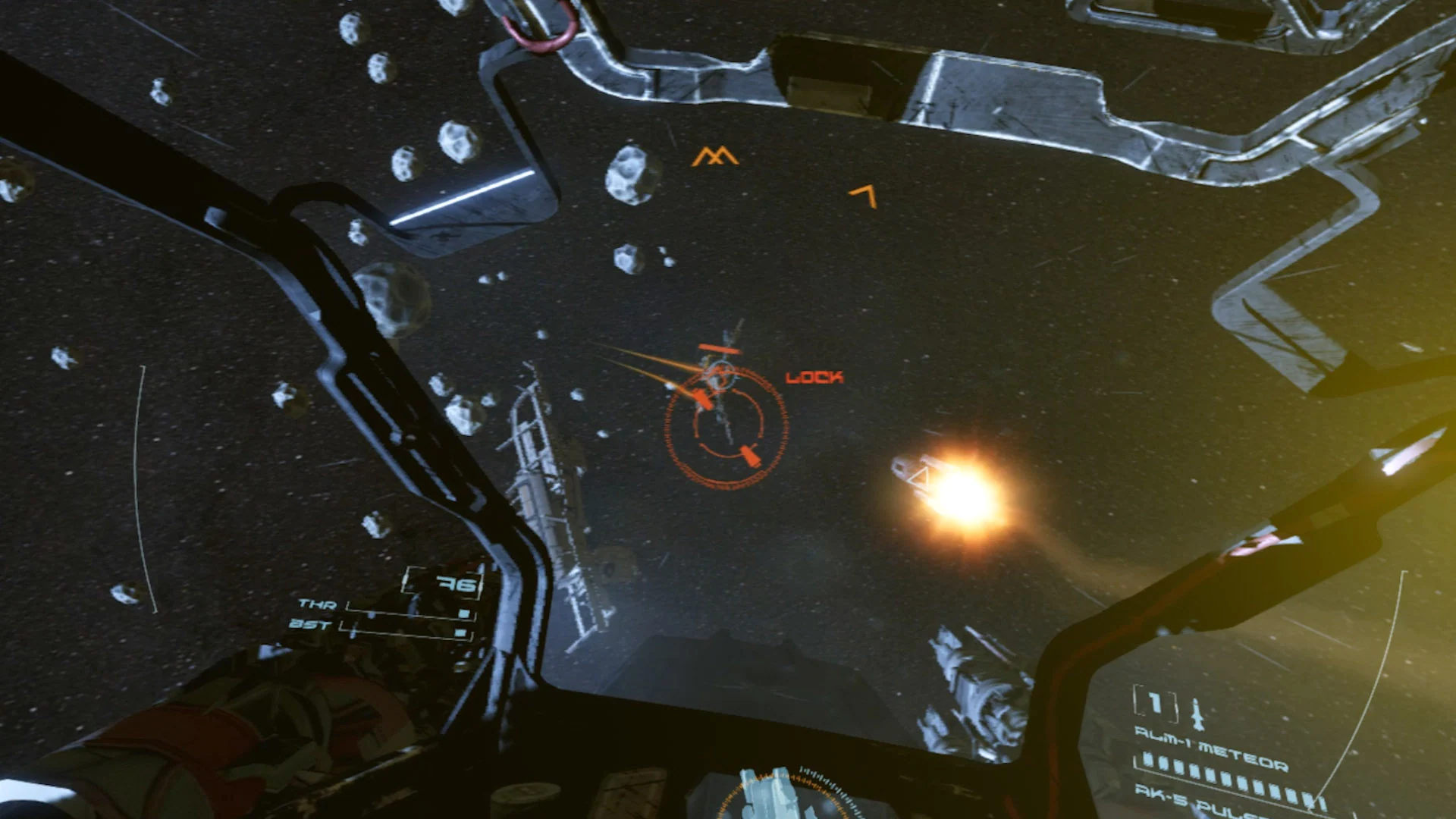Toggle the BST boost indicator square

460,632
